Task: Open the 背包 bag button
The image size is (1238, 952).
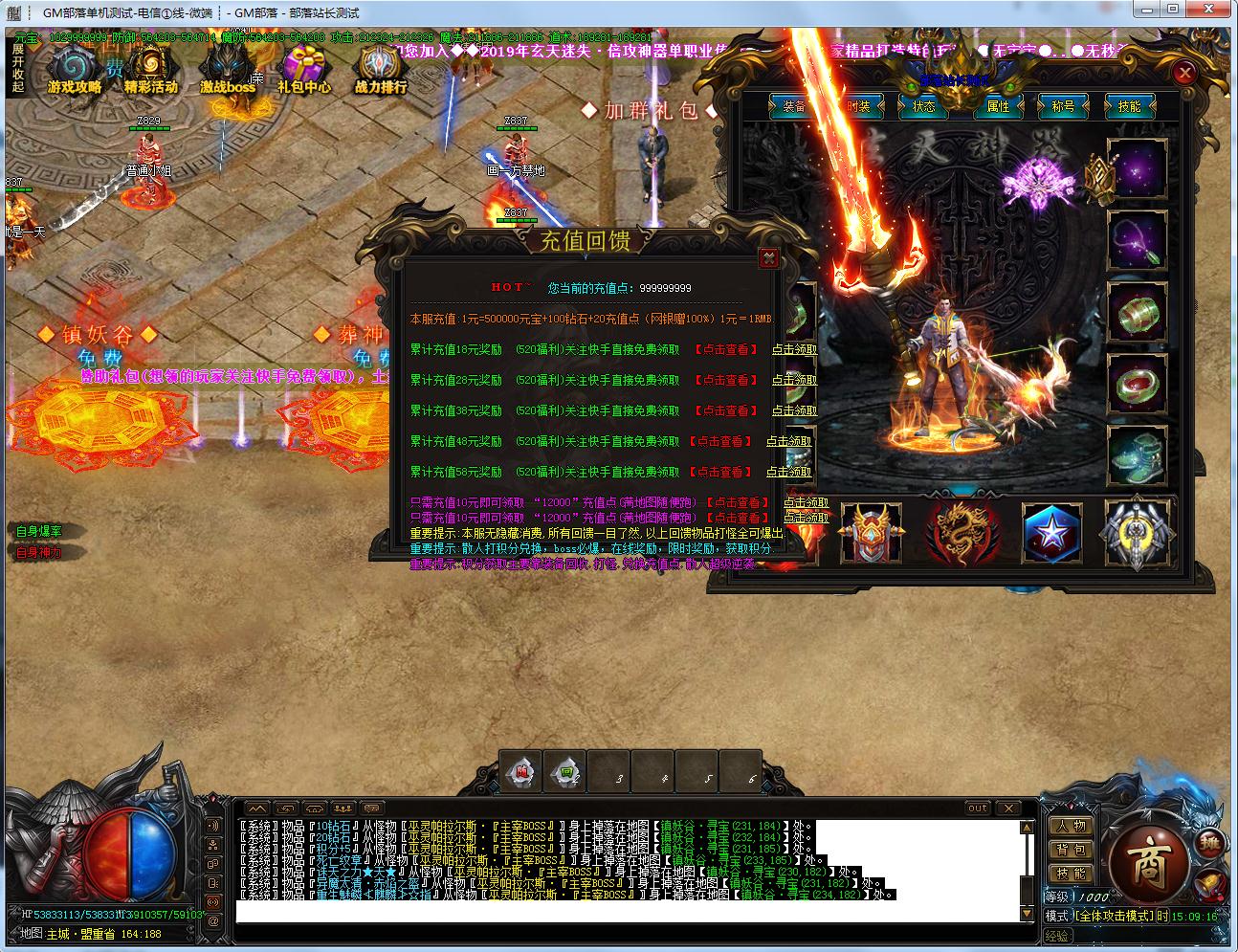Action: (1070, 850)
